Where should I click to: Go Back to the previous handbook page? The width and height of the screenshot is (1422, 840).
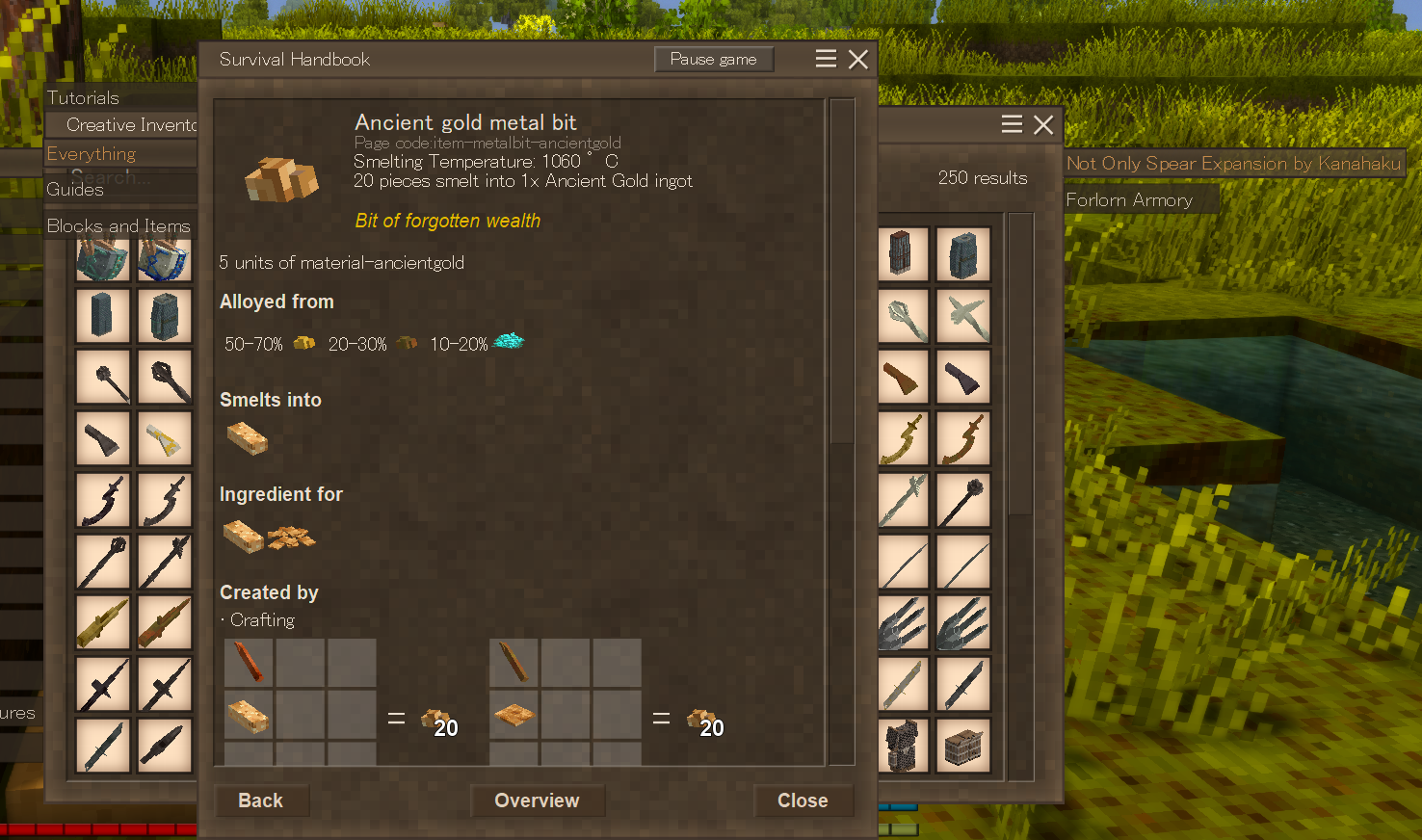(x=260, y=801)
